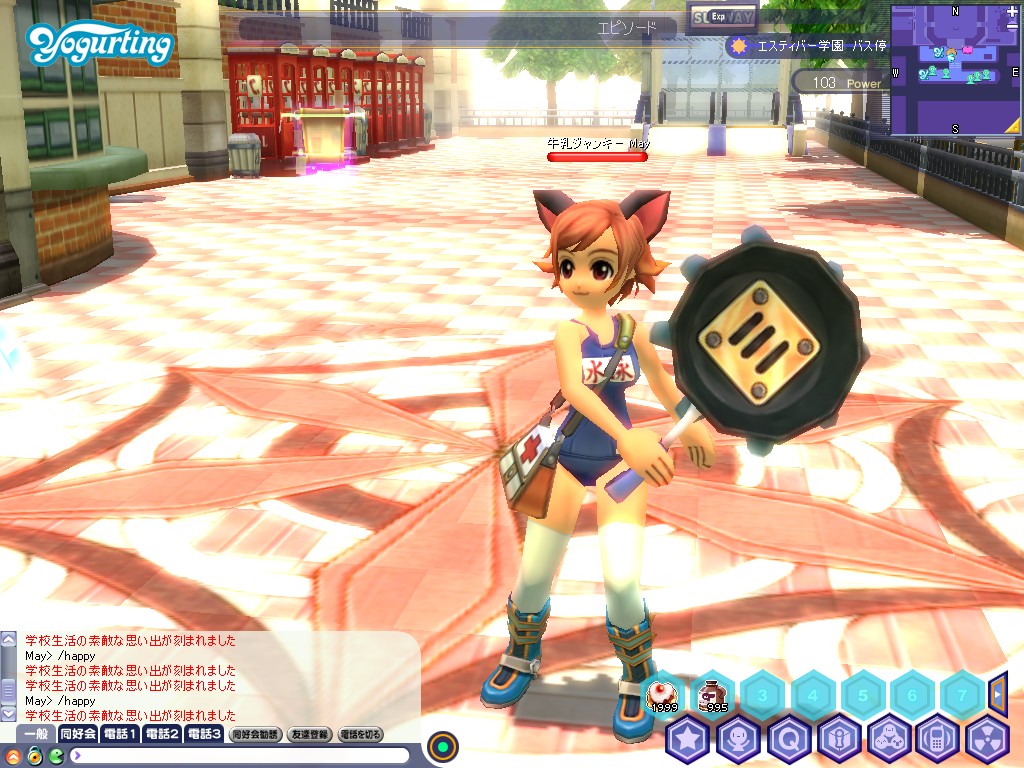Open the 同好会 chat tab

78,734
